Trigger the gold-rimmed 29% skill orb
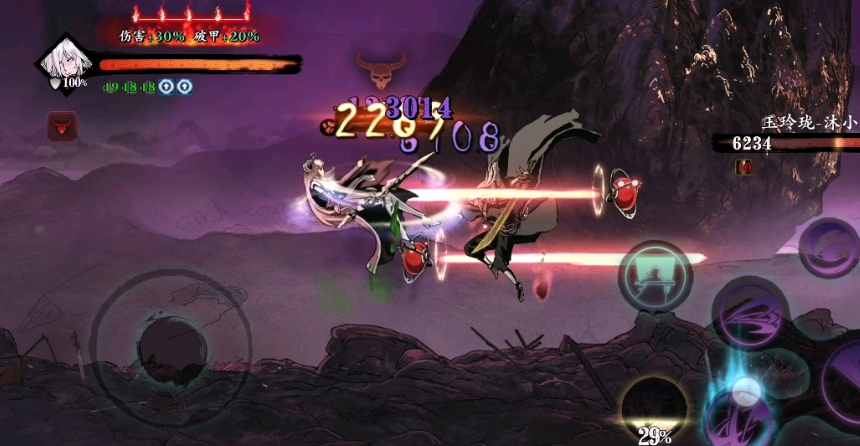The image size is (860, 446). tap(654, 407)
